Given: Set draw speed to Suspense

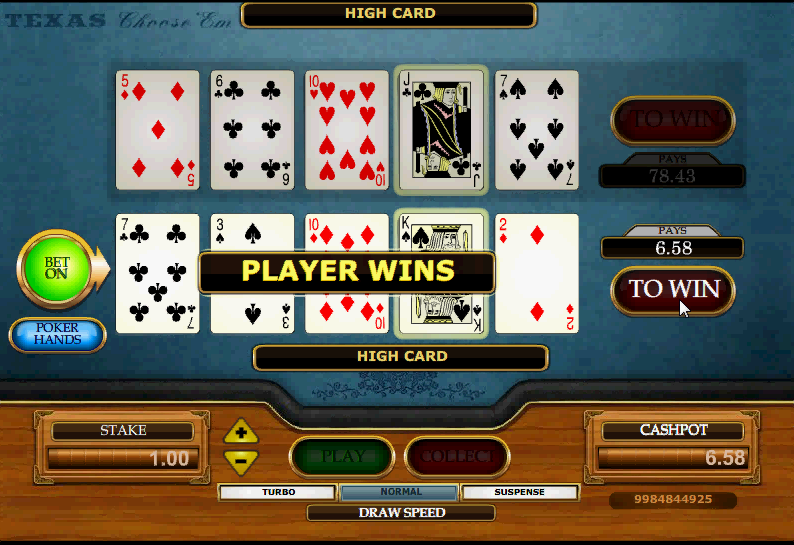Looking at the screenshot, I should pos(520,492).
